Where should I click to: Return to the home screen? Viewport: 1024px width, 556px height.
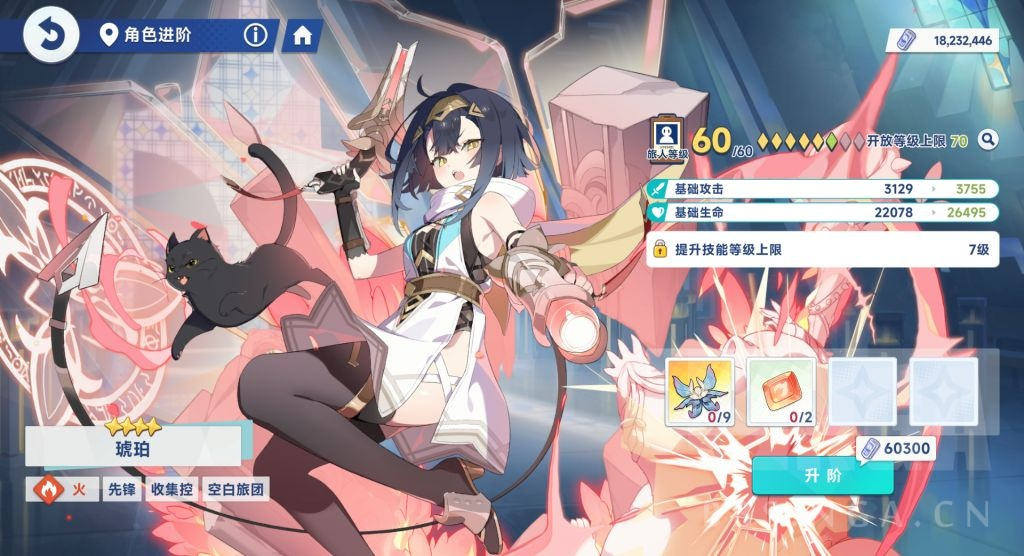pyautogui.click(x=301, y=36)
